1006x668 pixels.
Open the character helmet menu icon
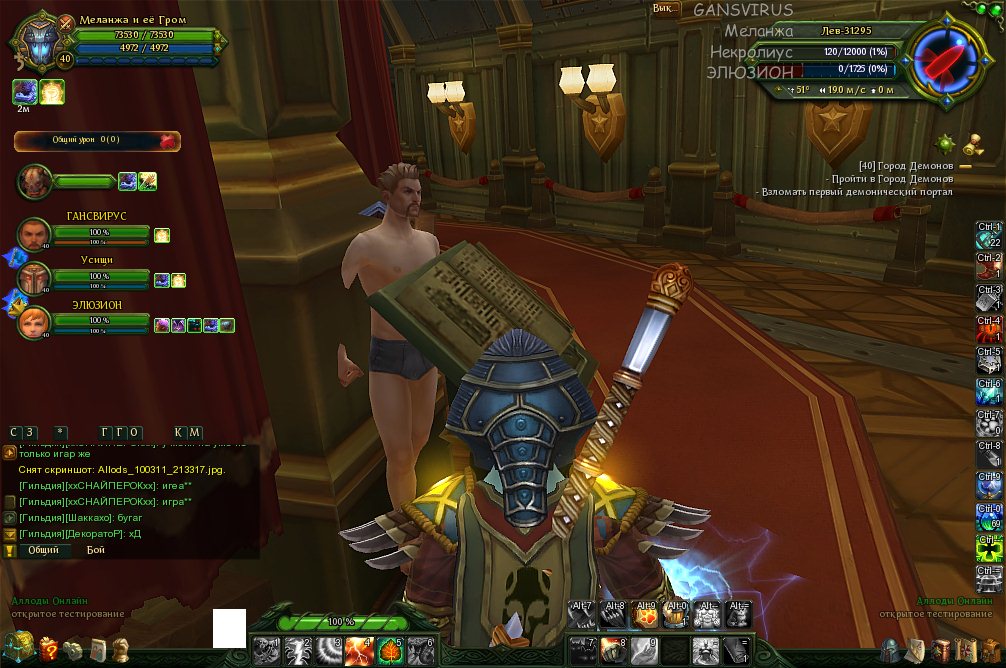click(x=888, y=650)
